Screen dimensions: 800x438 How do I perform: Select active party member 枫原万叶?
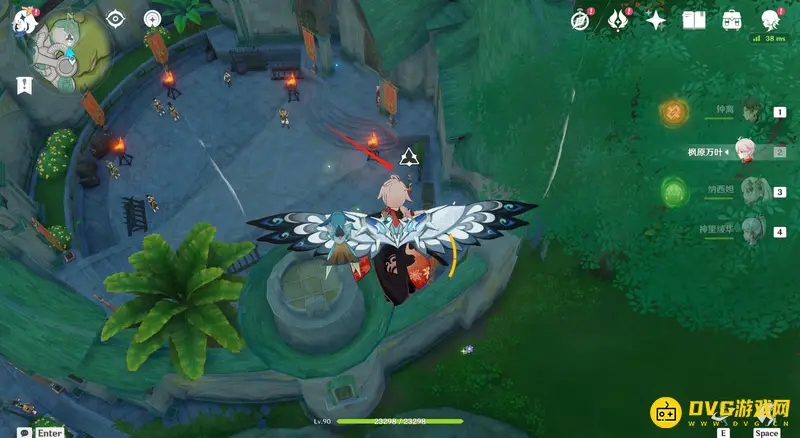pos(745,152)
